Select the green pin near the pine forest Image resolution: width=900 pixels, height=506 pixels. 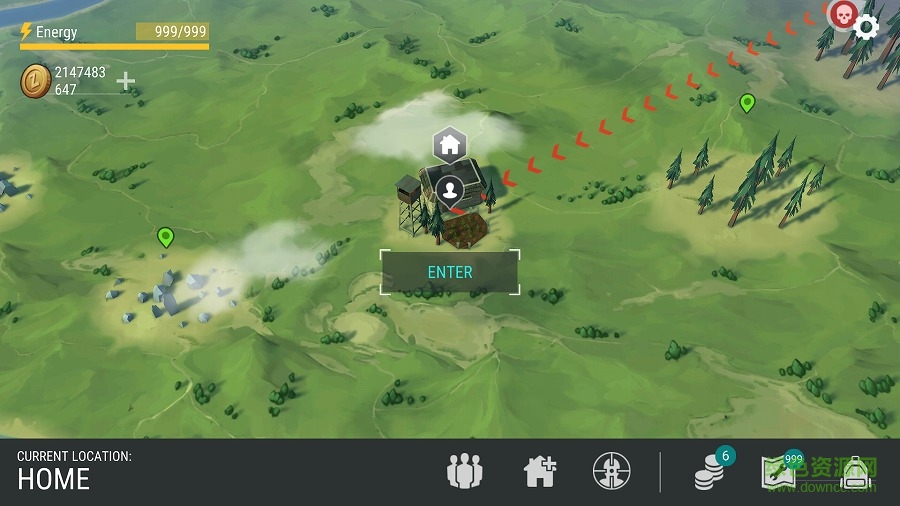click(x=747, y=102)
